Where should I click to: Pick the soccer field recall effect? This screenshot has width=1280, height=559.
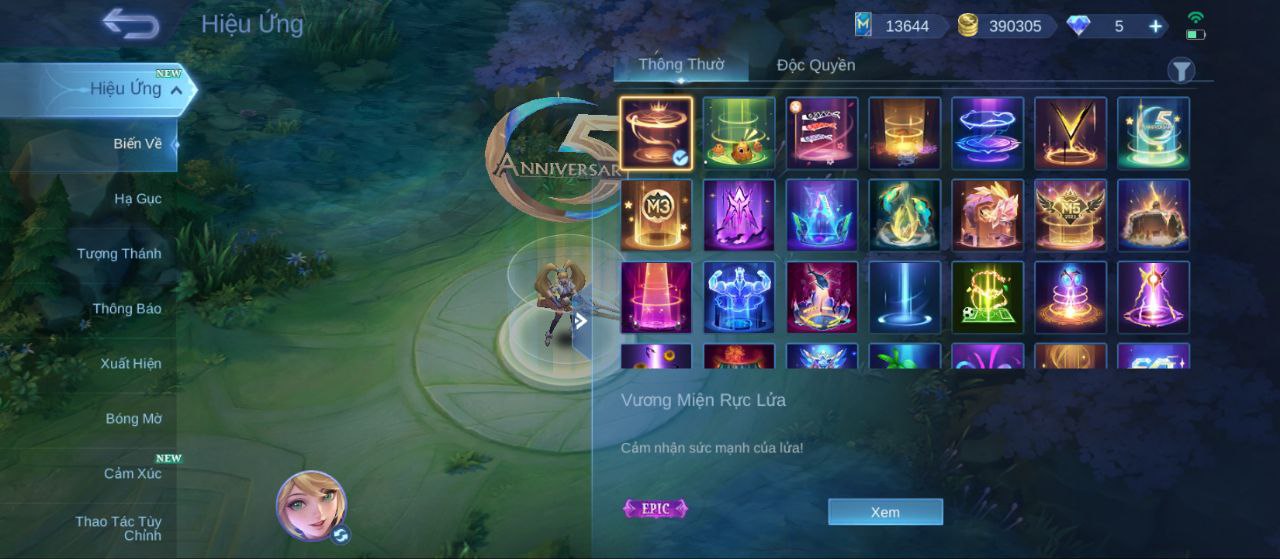coord(987,297)
